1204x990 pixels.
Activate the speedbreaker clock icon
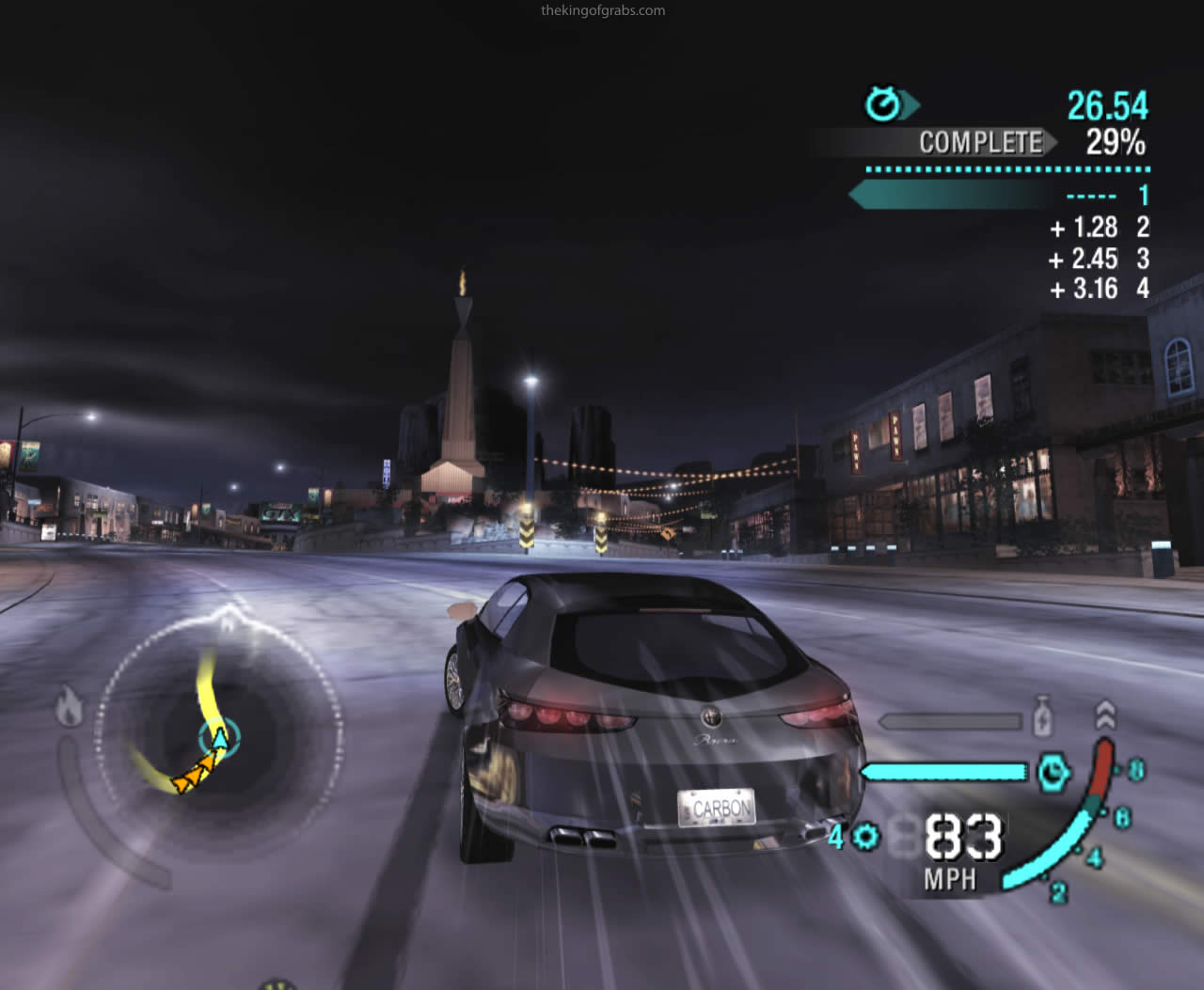[1053, 773]
